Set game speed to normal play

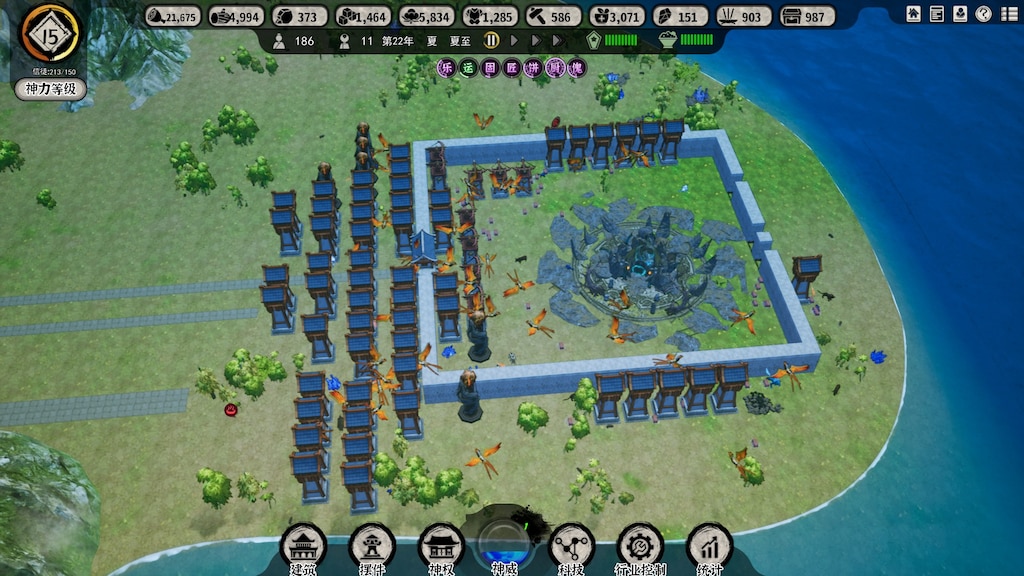515,41
